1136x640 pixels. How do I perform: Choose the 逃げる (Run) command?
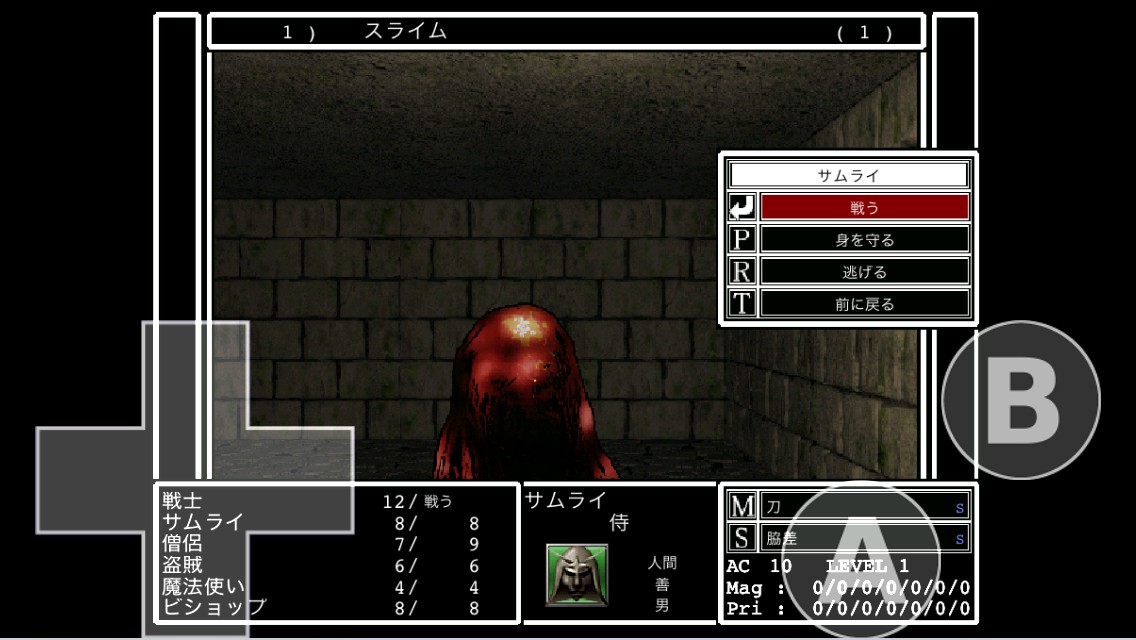point(864,272)
